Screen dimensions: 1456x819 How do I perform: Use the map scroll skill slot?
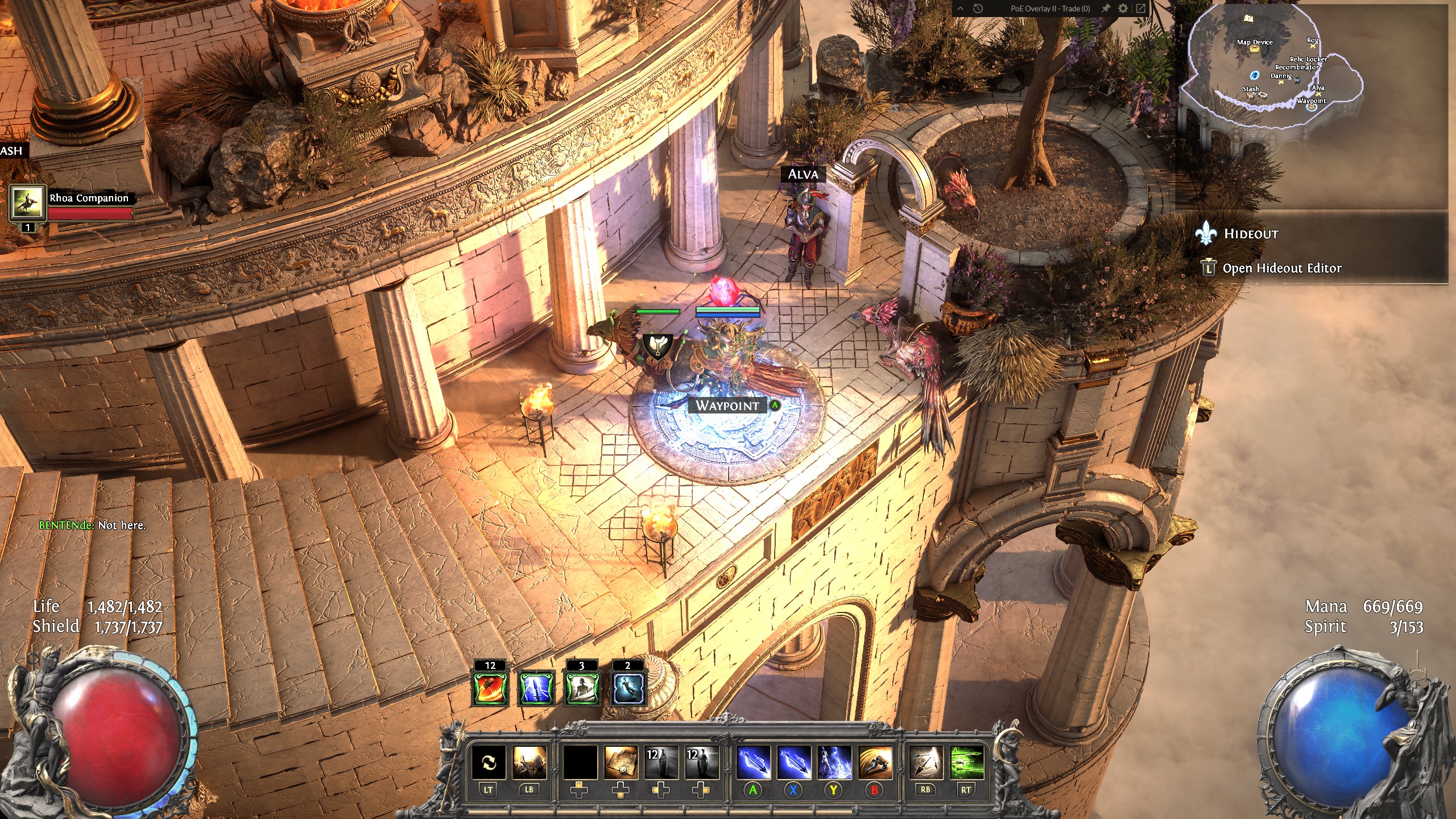point(621,762)
